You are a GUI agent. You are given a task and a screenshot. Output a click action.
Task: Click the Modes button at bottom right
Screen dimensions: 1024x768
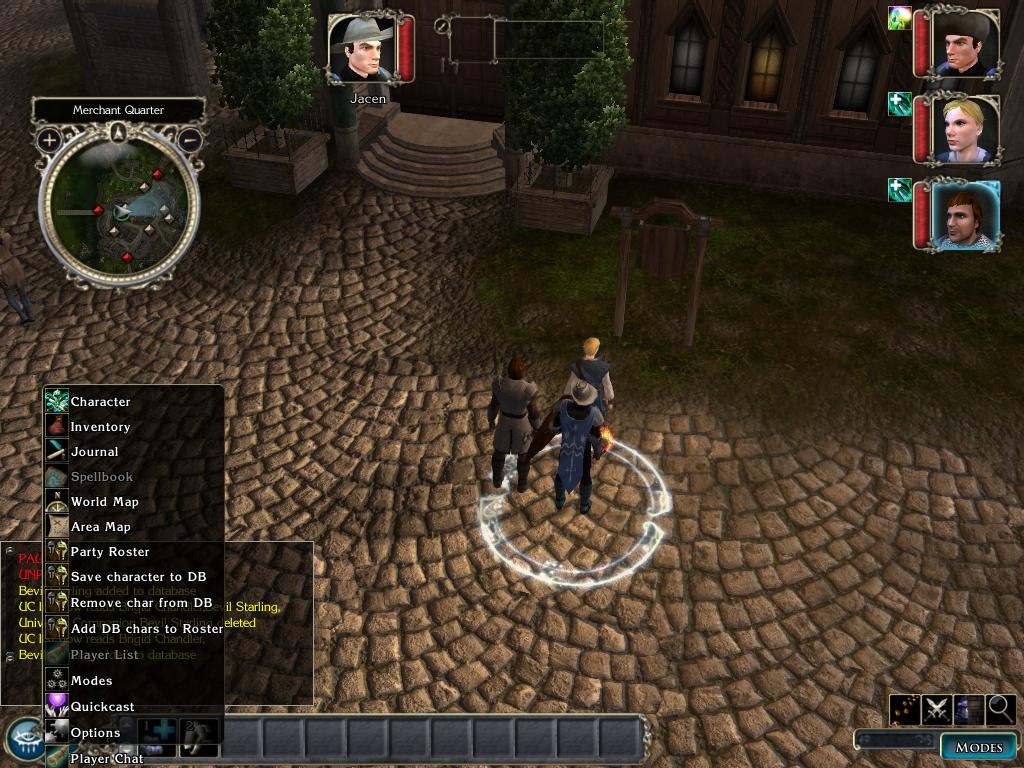click(x=978, y=747)
